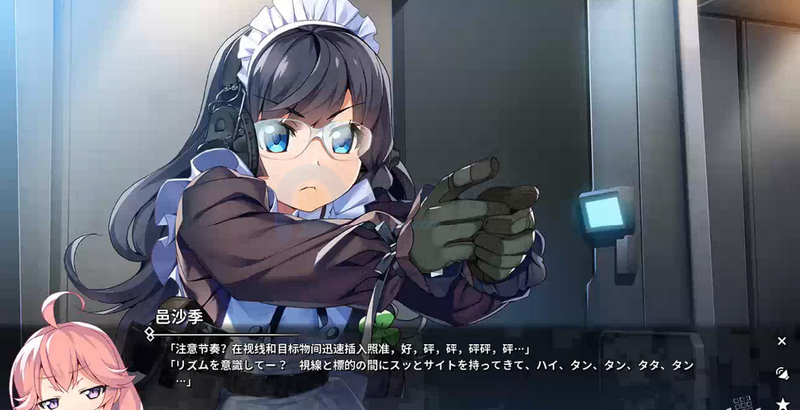This screenshot has height=410, width=800.
Task: Open the grid icon below the dialogue text
Action: [741, 403]
